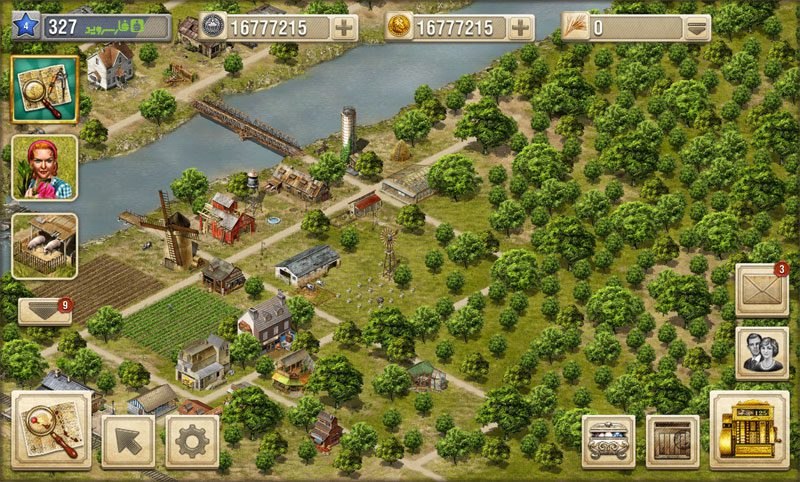
Task: Open the couple portrait friends button
Action: click(761, 353)
